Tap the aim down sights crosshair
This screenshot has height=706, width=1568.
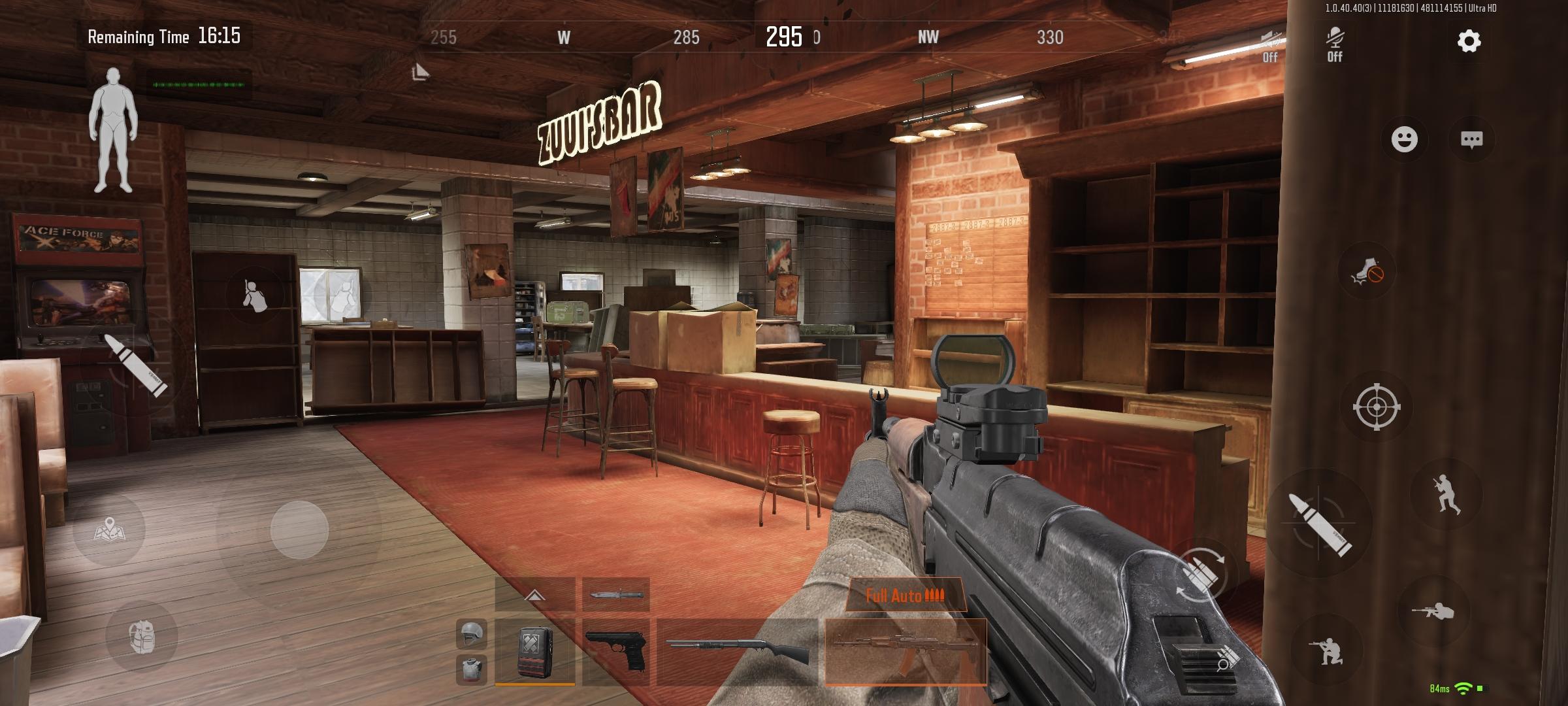1376,407
